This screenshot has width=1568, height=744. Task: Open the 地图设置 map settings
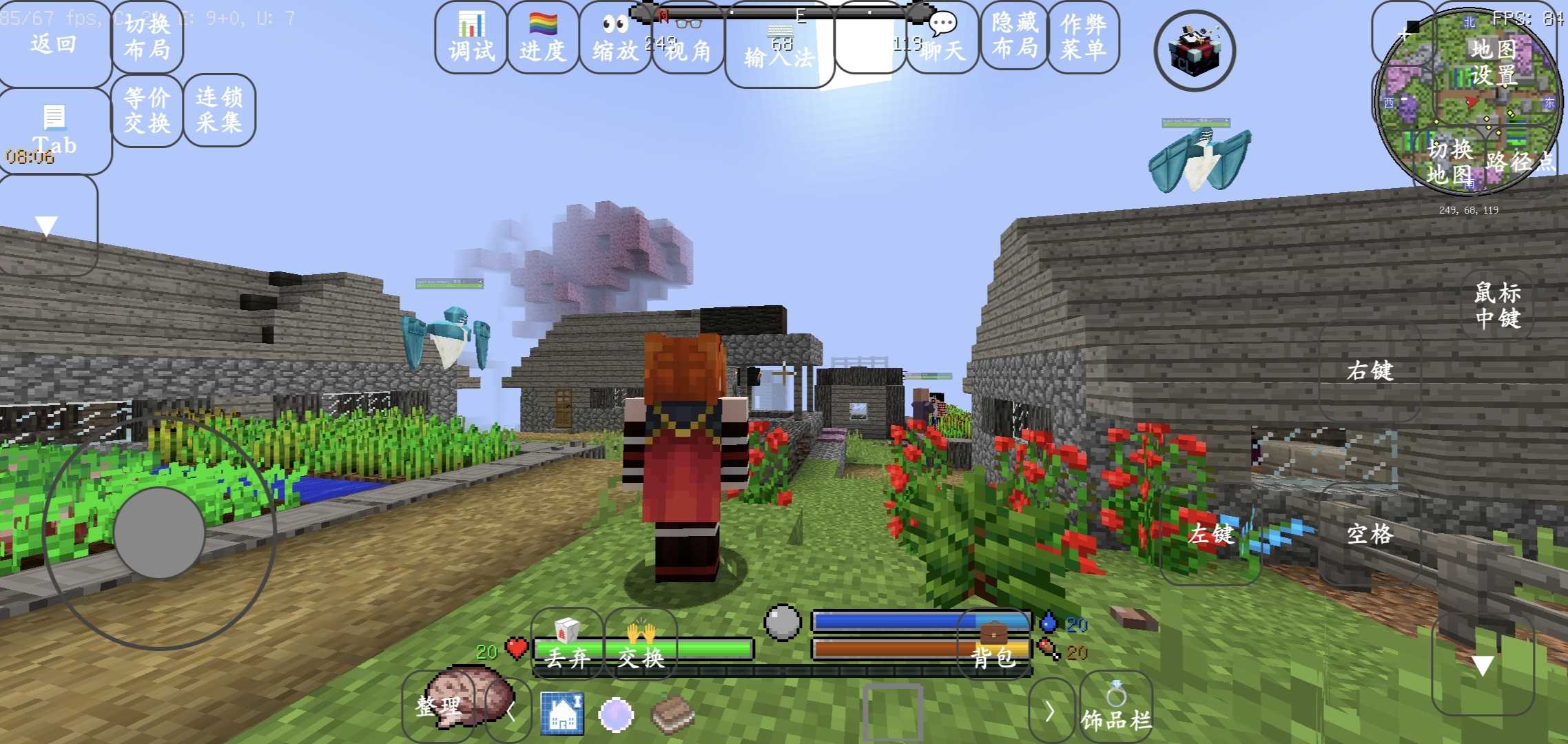coord(1494,62)
